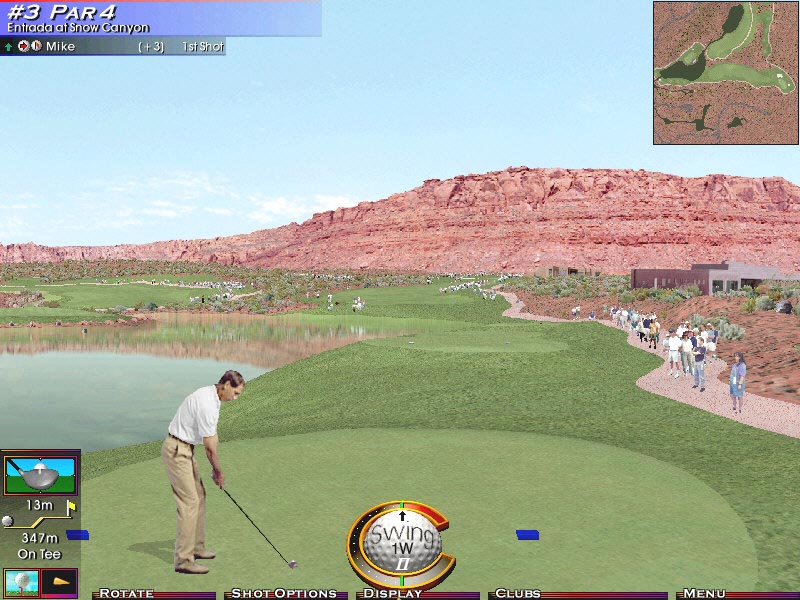This screenshot has height=600, width=800.
Task: Select the driver club icon
Action: click(40, 473)
